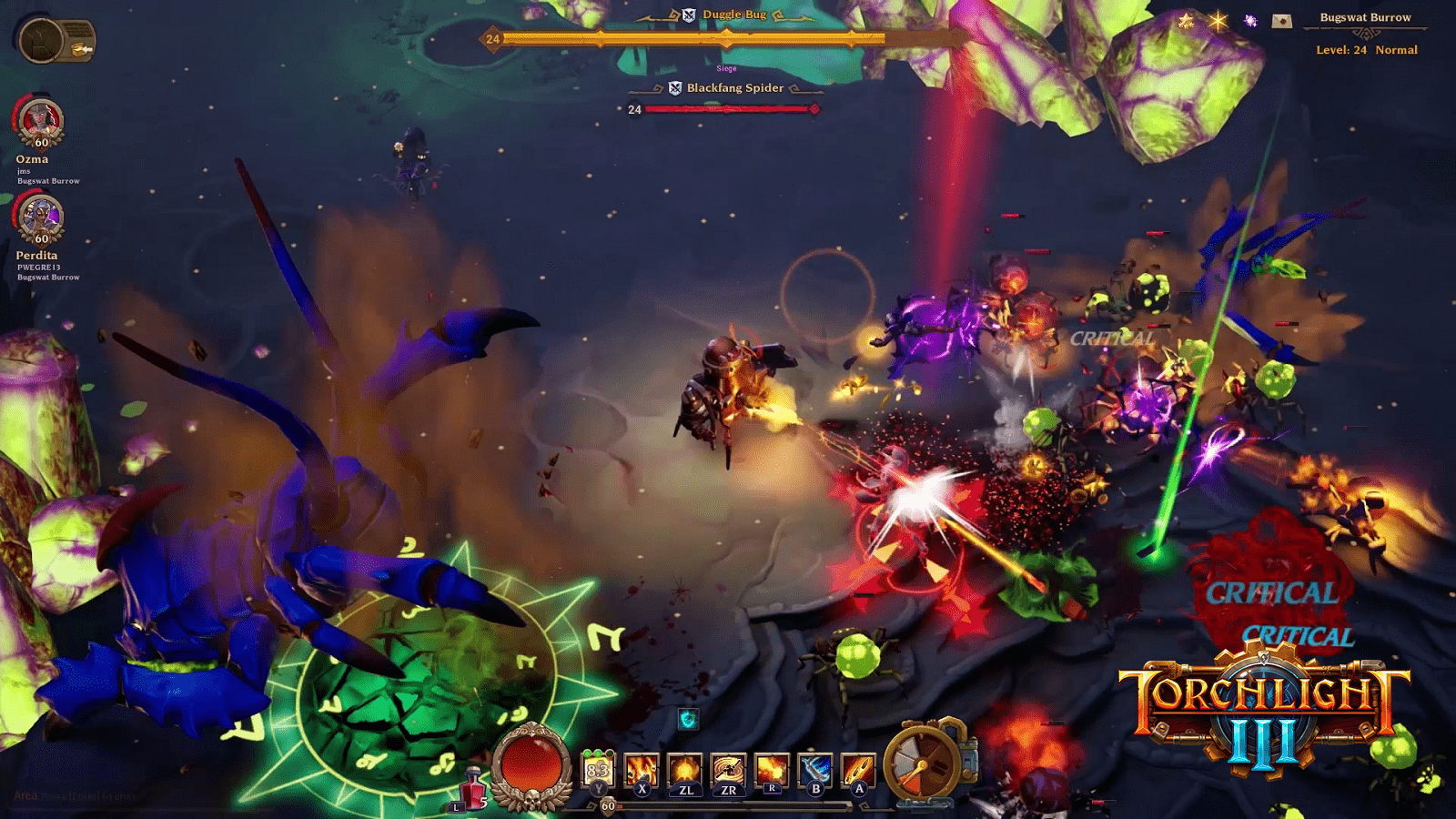Select the Blackfang Spider enemy nameplate
1456x819 pixels.
coord(734,88)
